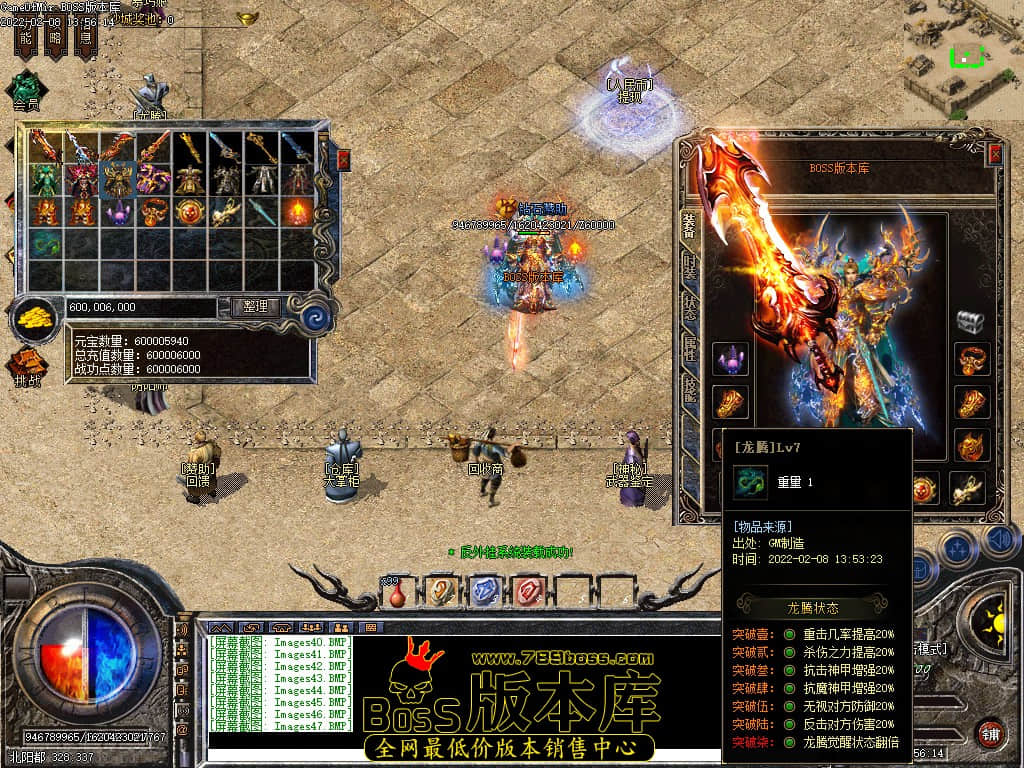
Task: Open the 属性 attributes tab
Action: point(689,348)
